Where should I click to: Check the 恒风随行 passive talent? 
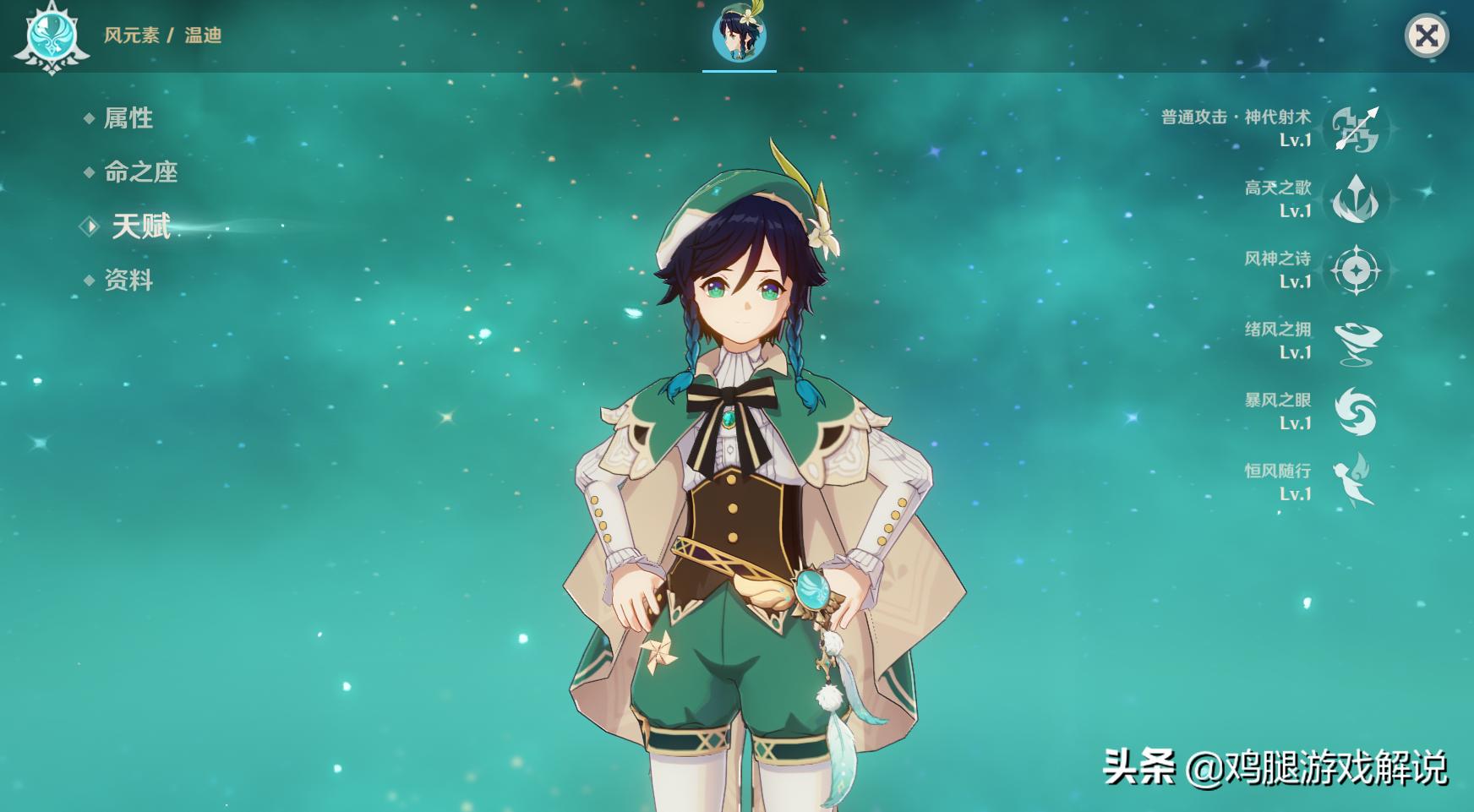point(1356,482)
